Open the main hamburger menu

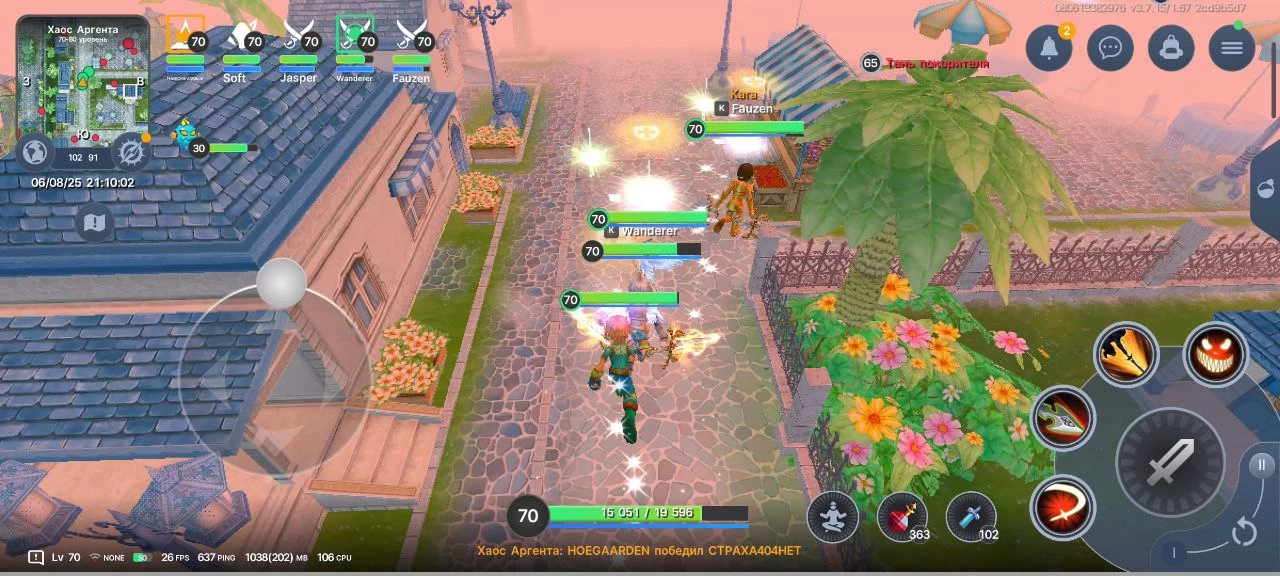1232,48
